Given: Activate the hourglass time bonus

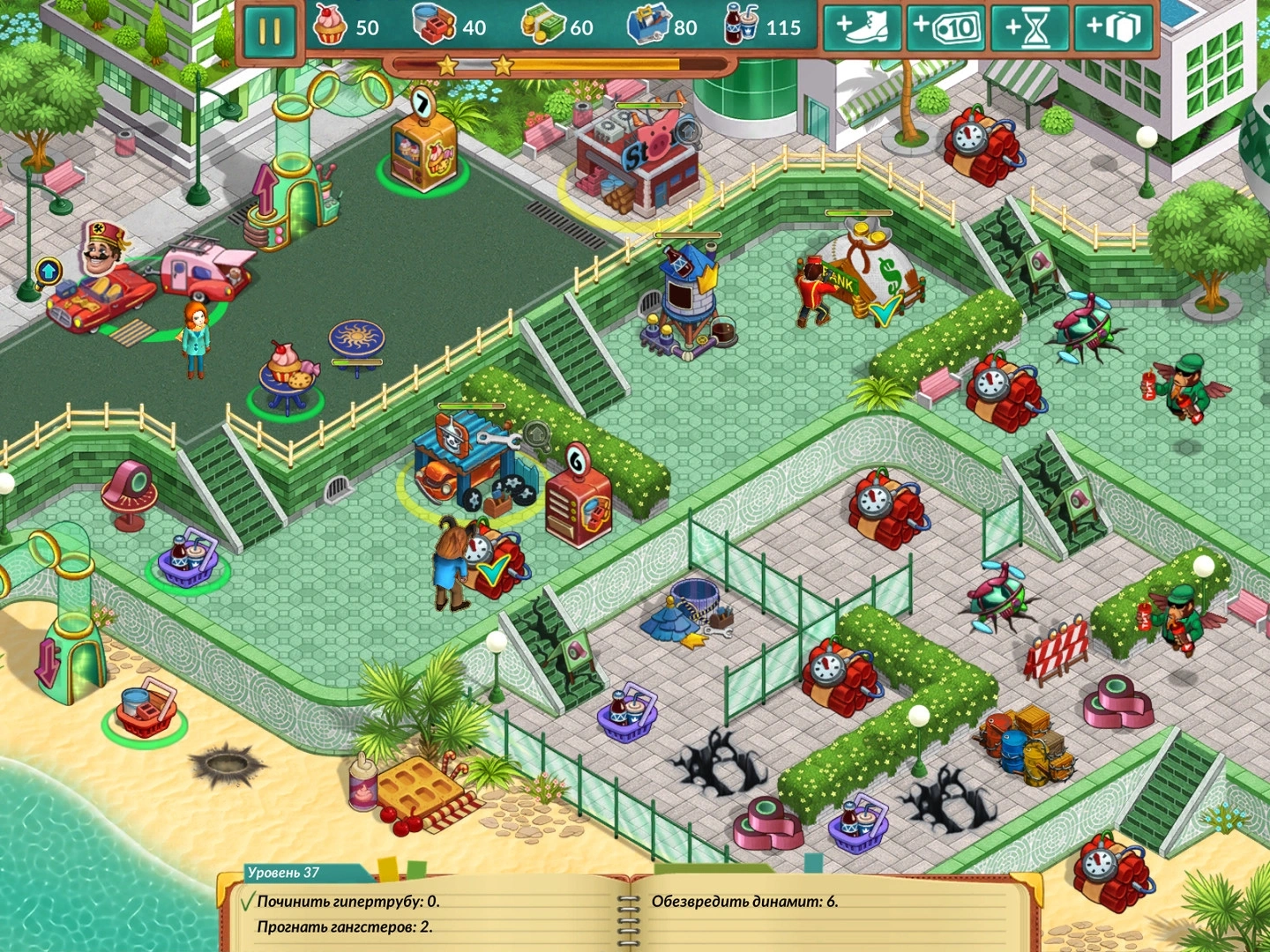Looking at the screenshot, I should pyautogui.click(x=1028, y=28).
